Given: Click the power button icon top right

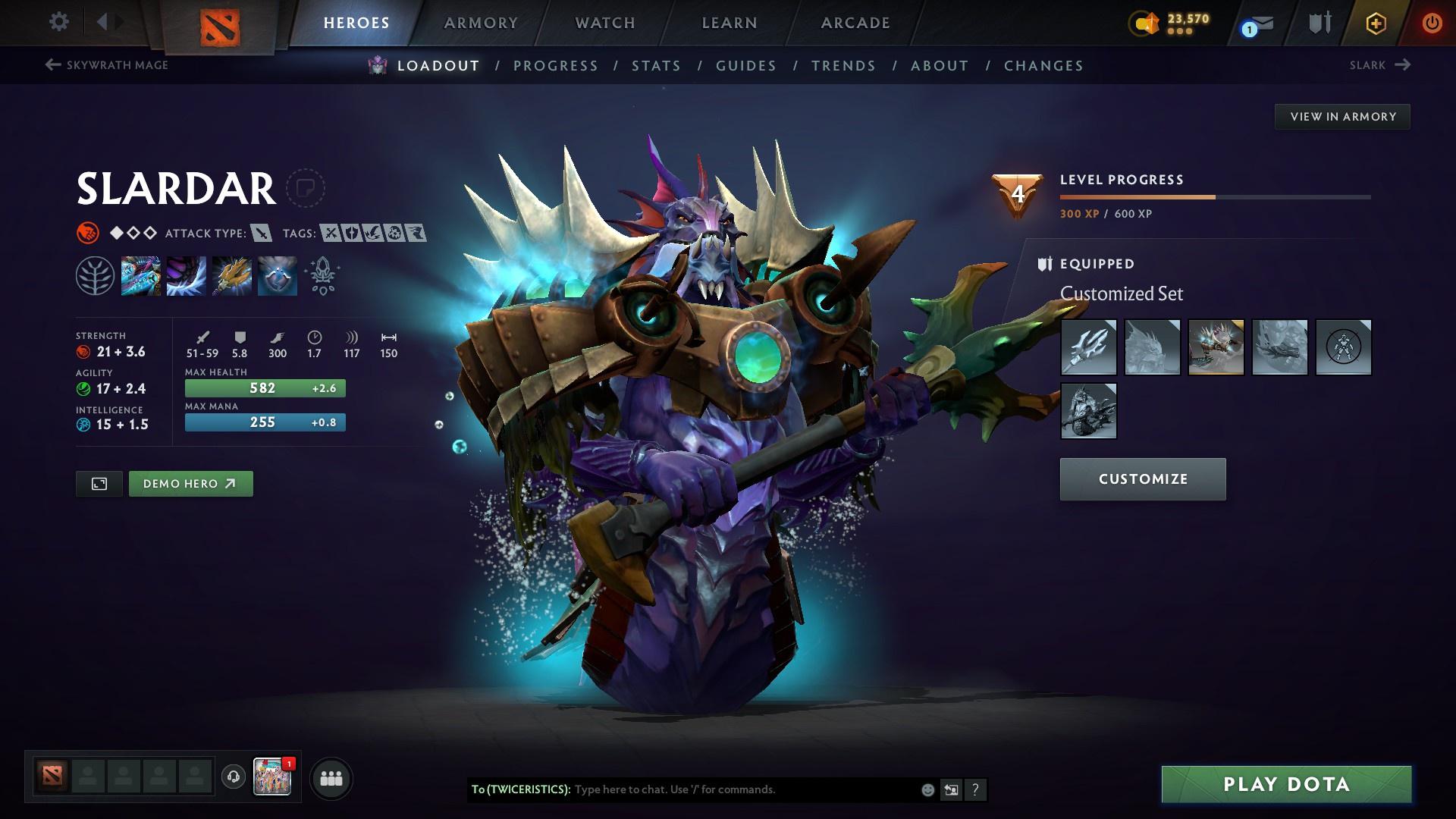Looking at the screenshot, I should click(x=1432, y=23).
